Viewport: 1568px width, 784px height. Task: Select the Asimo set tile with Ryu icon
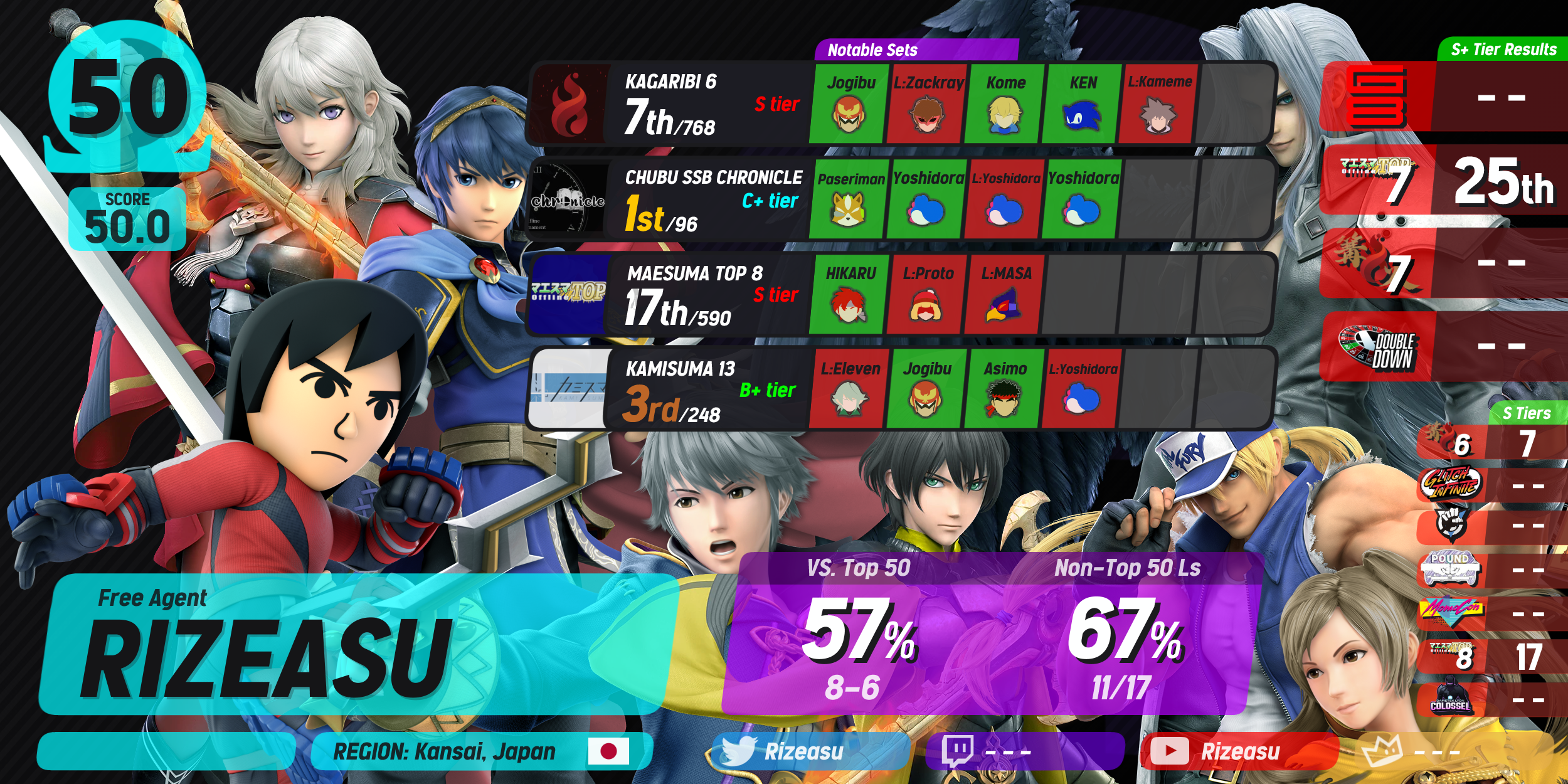tap(1005, 390)
